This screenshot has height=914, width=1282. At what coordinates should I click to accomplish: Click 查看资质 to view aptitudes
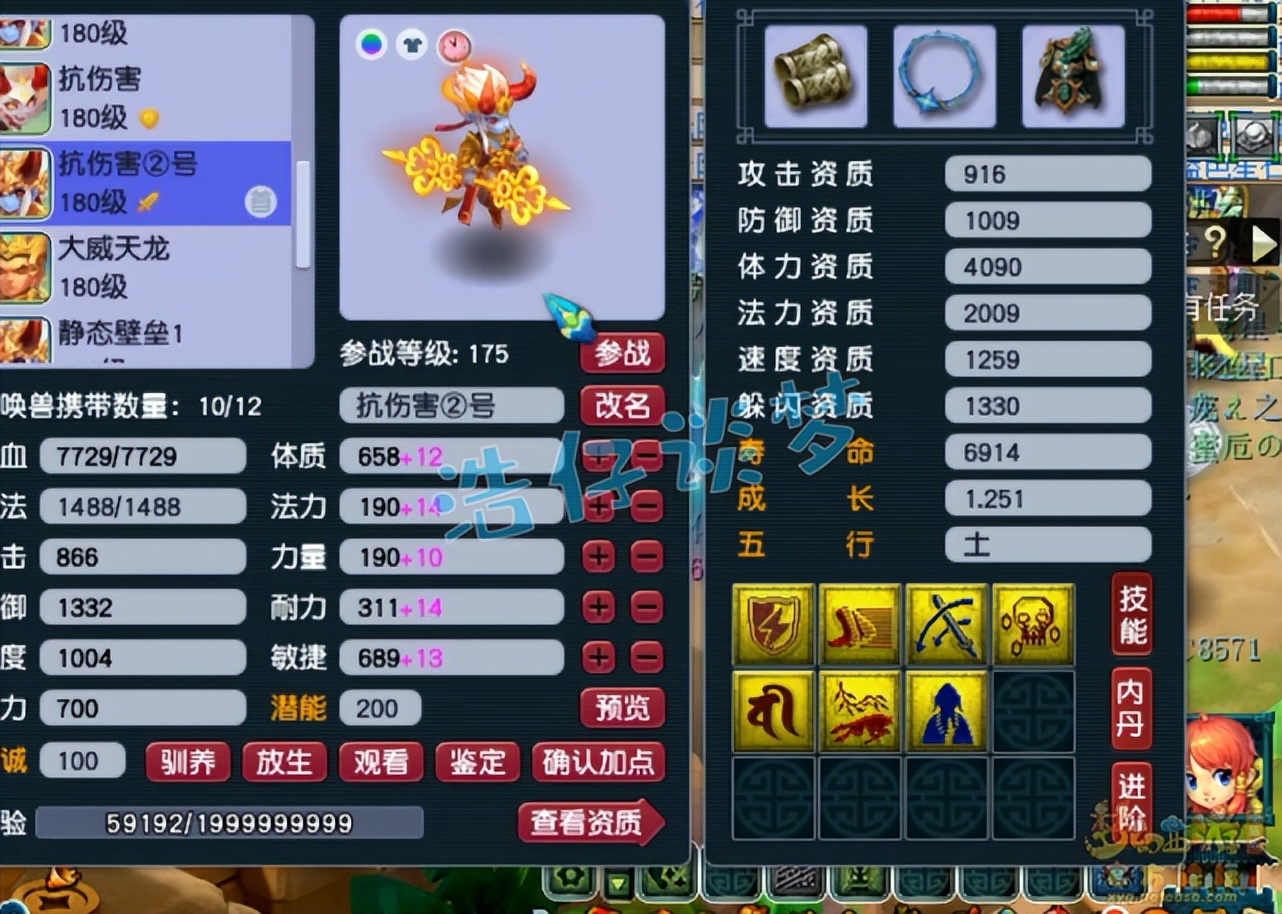coord(589,823)
